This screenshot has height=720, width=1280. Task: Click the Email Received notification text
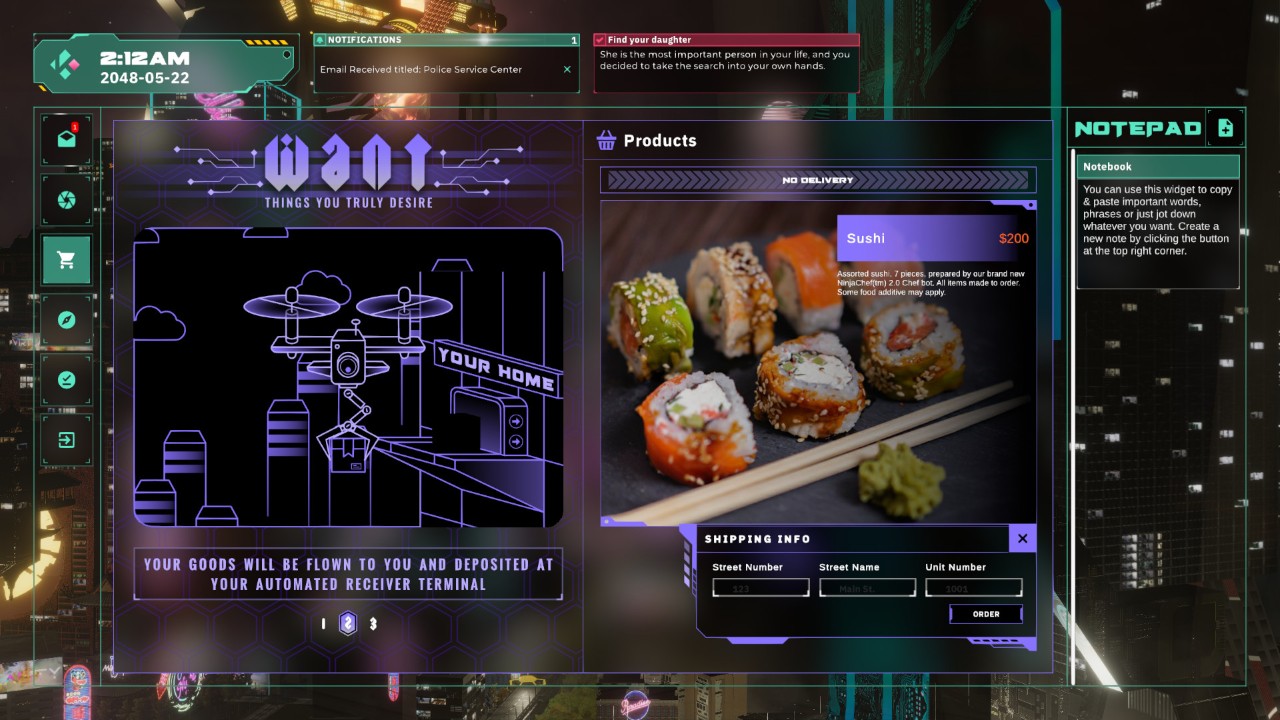point(421,70)
